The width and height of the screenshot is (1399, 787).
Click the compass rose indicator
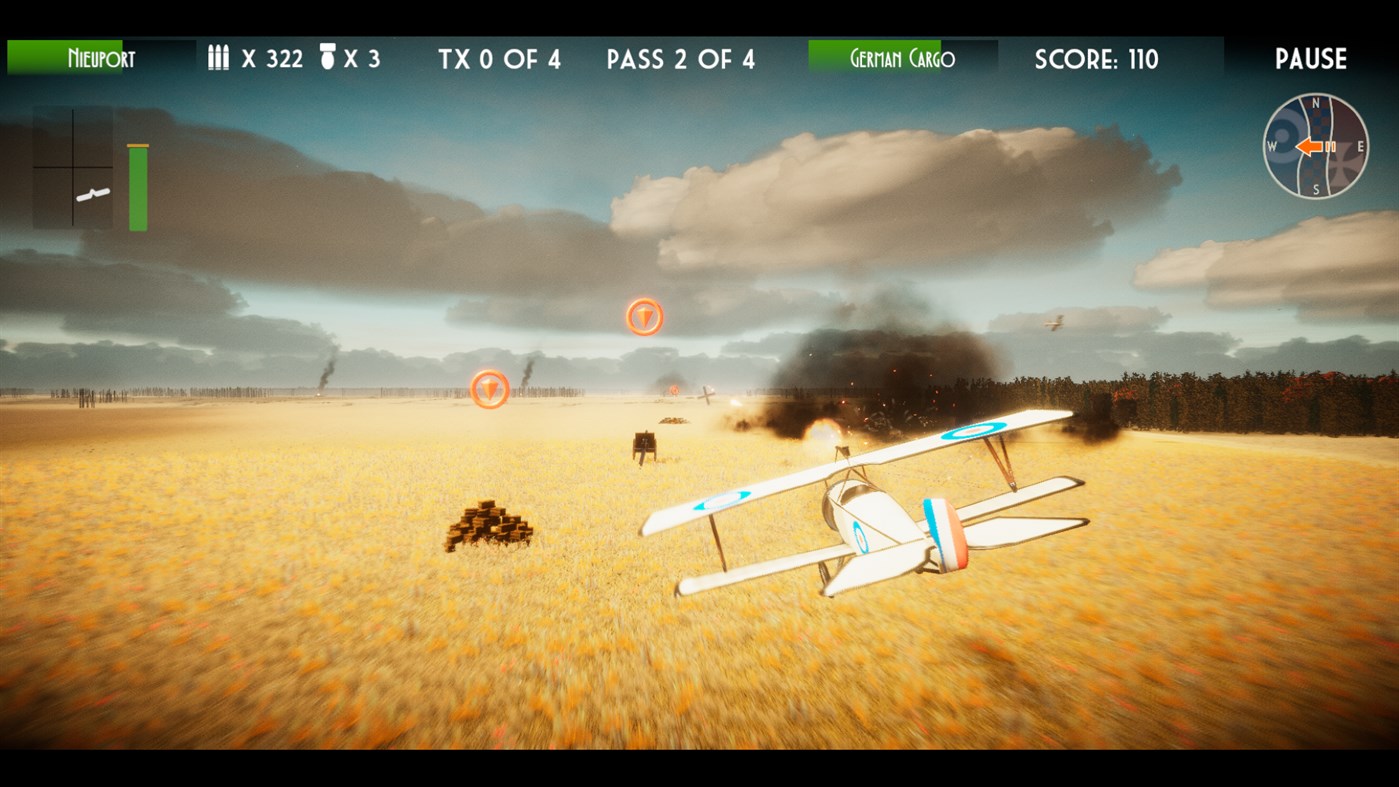pos(1317,147)
